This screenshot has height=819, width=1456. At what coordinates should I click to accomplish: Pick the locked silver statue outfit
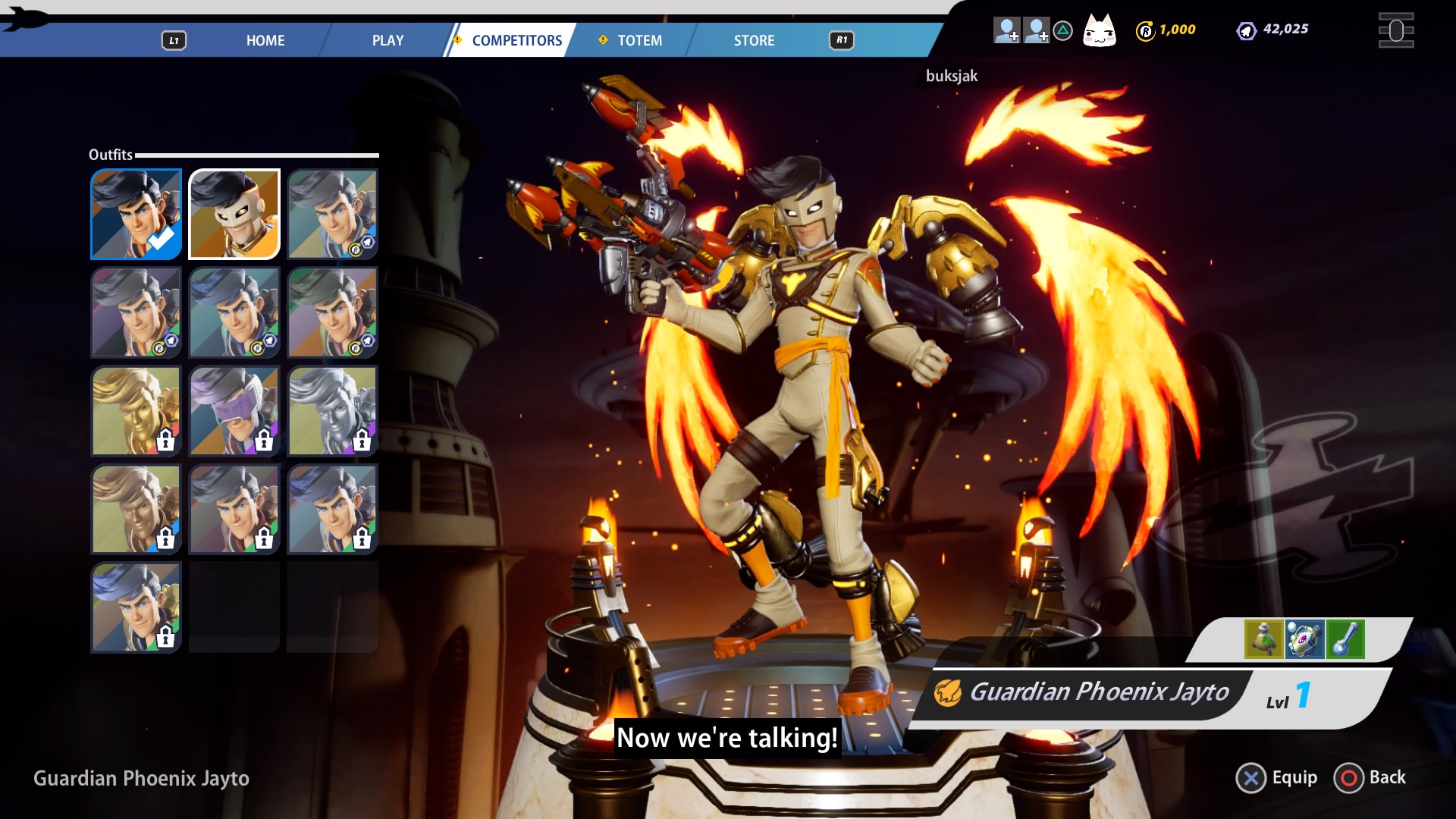[x=332, y=410]
